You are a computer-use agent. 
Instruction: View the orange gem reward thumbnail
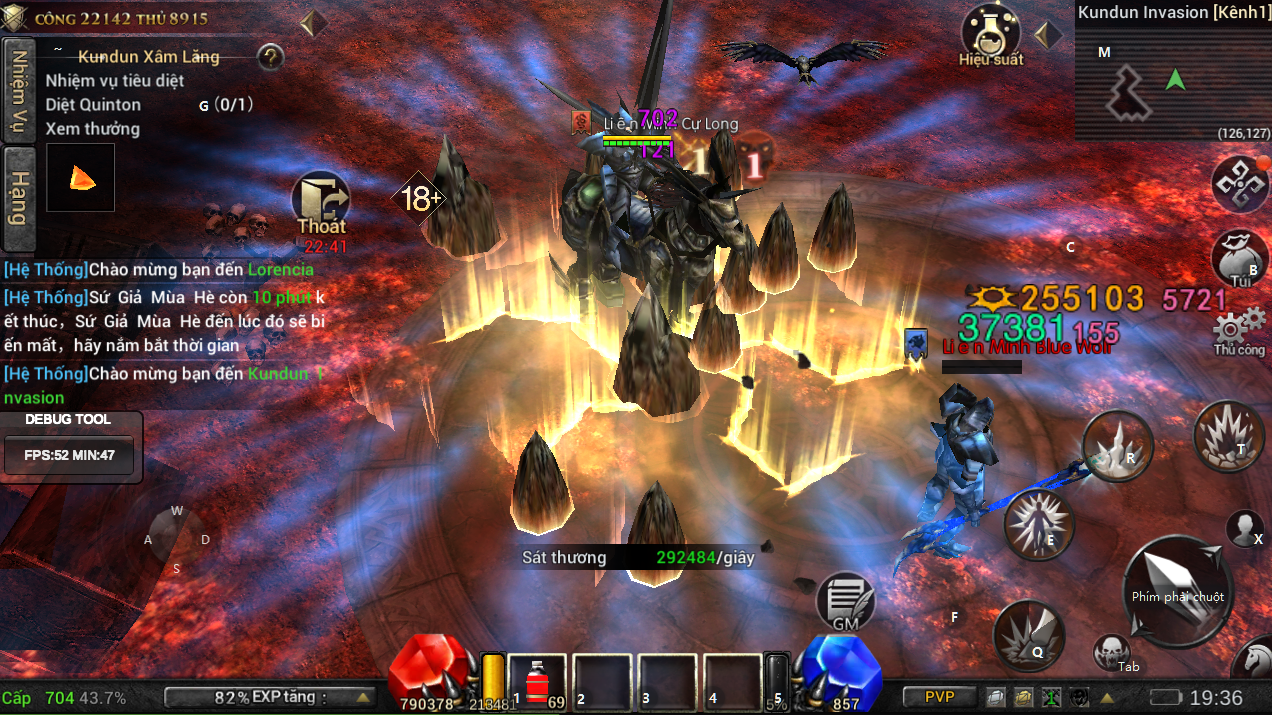tap(80, 178)
